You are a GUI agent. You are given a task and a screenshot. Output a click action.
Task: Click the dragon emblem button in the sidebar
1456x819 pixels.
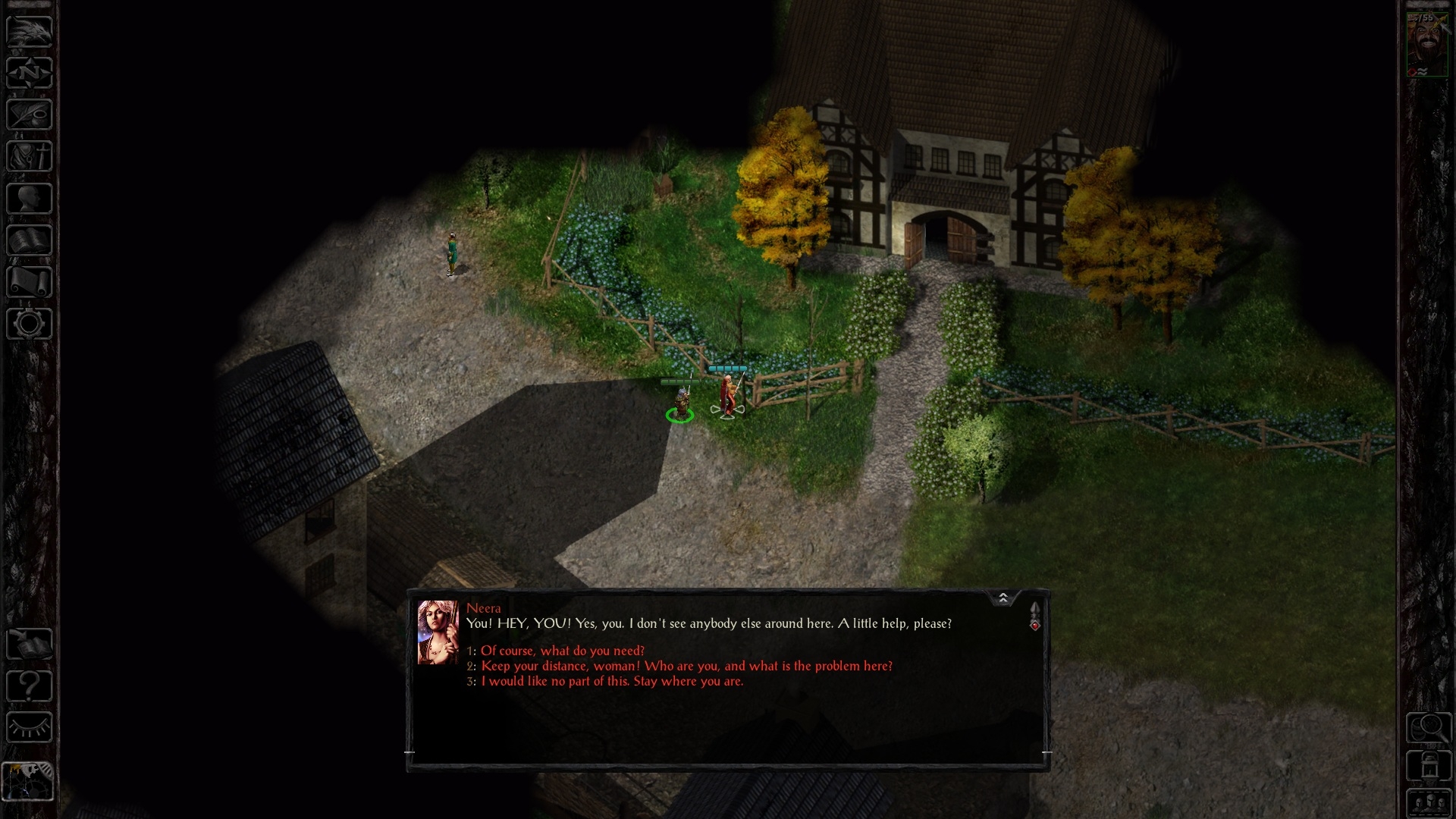pyautogui.click(x=30, y=31)
